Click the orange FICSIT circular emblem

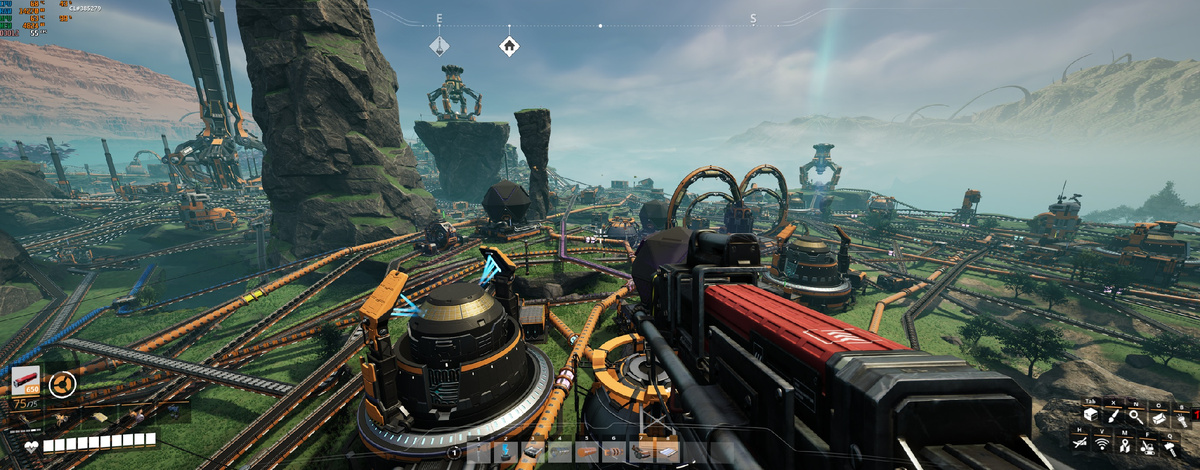tap(62, 385)
